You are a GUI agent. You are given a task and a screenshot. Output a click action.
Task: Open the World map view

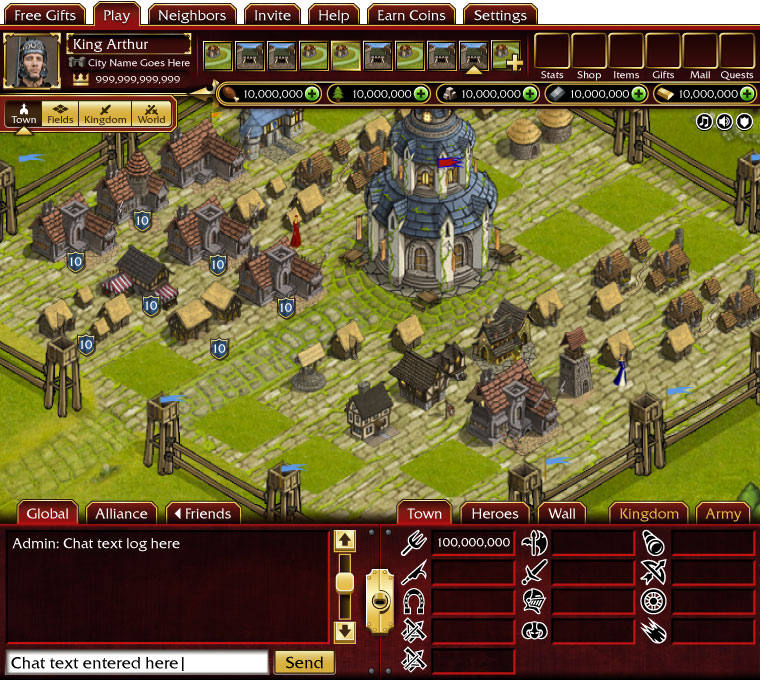pos(151,113)
